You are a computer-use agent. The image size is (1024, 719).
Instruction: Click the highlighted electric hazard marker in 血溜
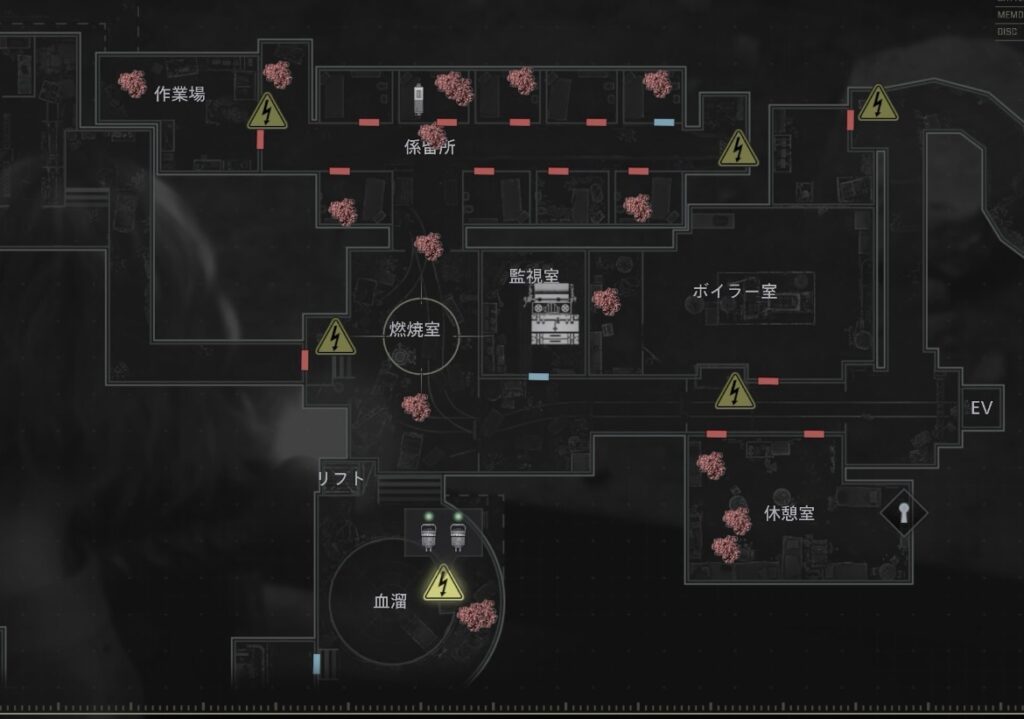point(443,583)
